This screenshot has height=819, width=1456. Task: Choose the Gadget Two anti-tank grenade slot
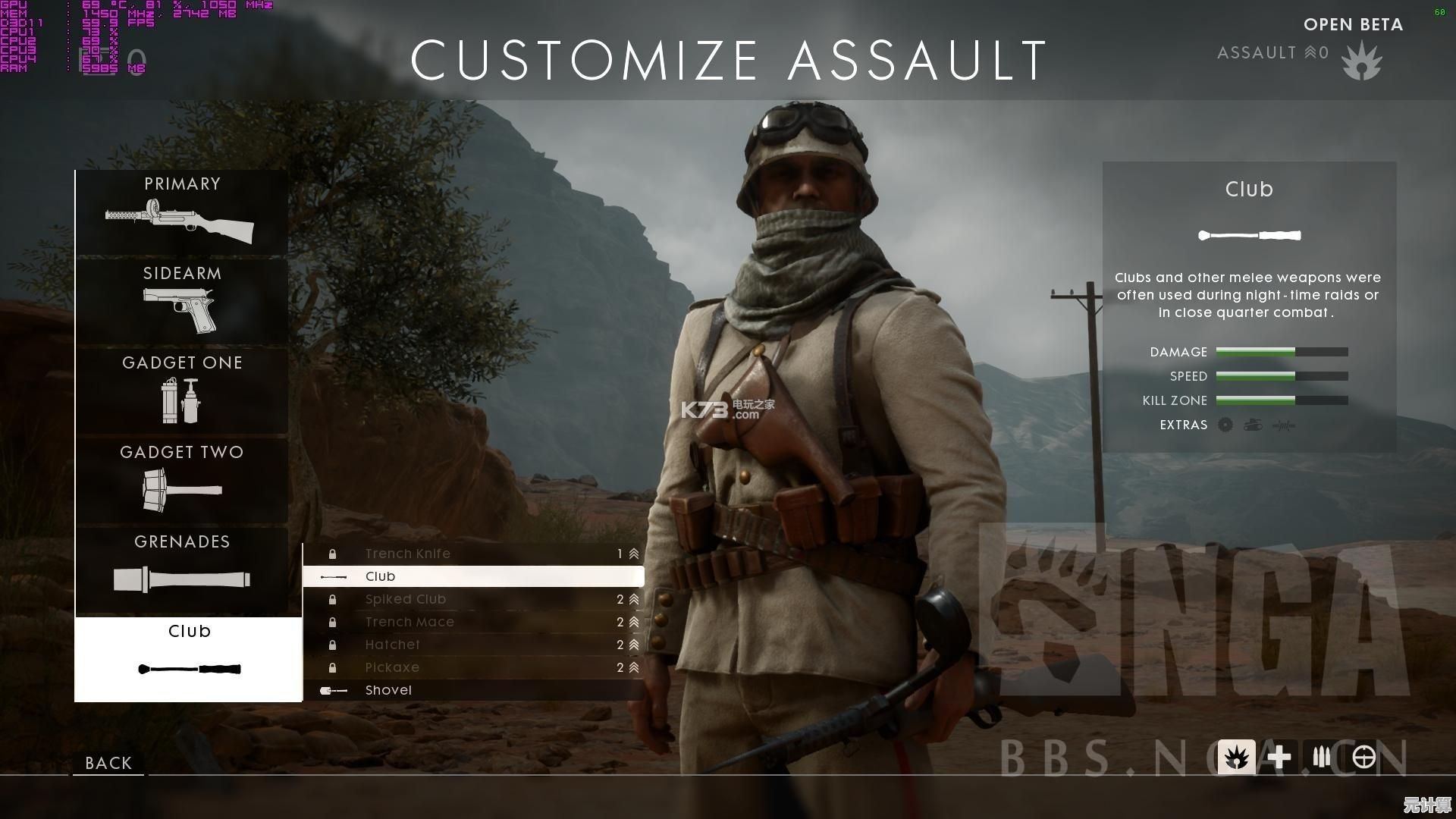(181, 480)
